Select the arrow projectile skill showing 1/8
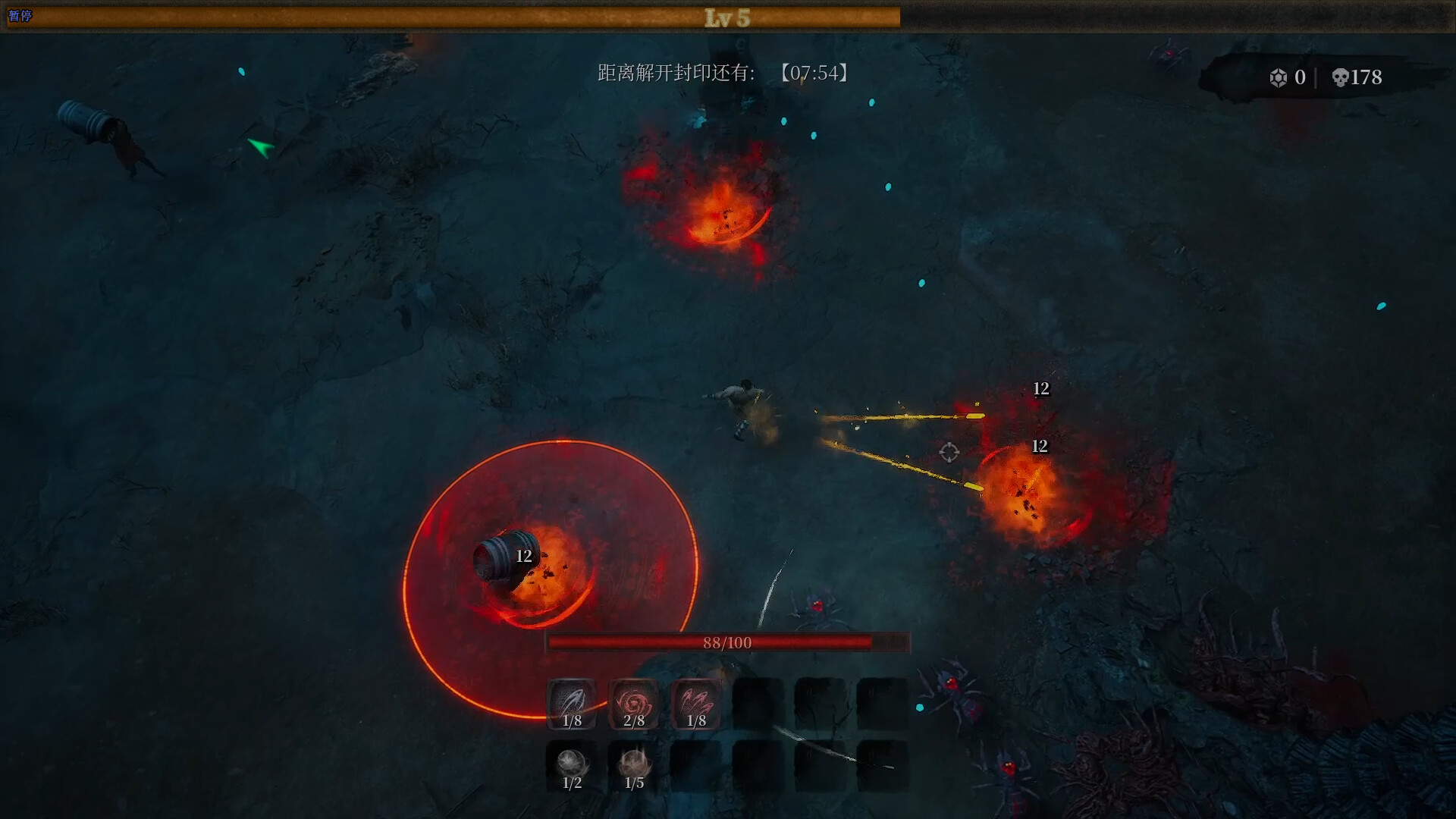Image resolution: width=1456 pixels, height=819 pixels. click(572, 704)
